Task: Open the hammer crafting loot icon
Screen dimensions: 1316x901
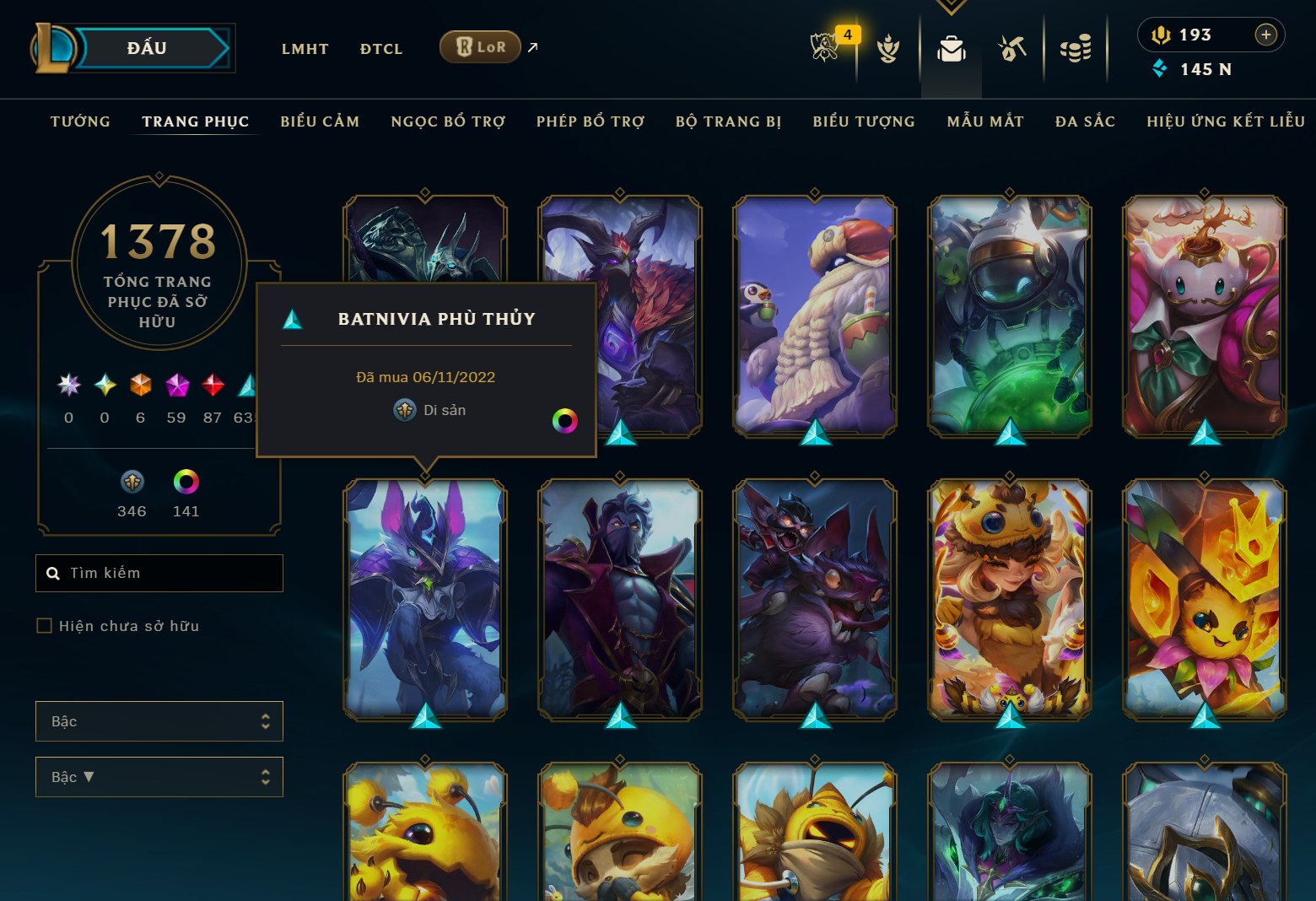Action: pos(1012,49)
